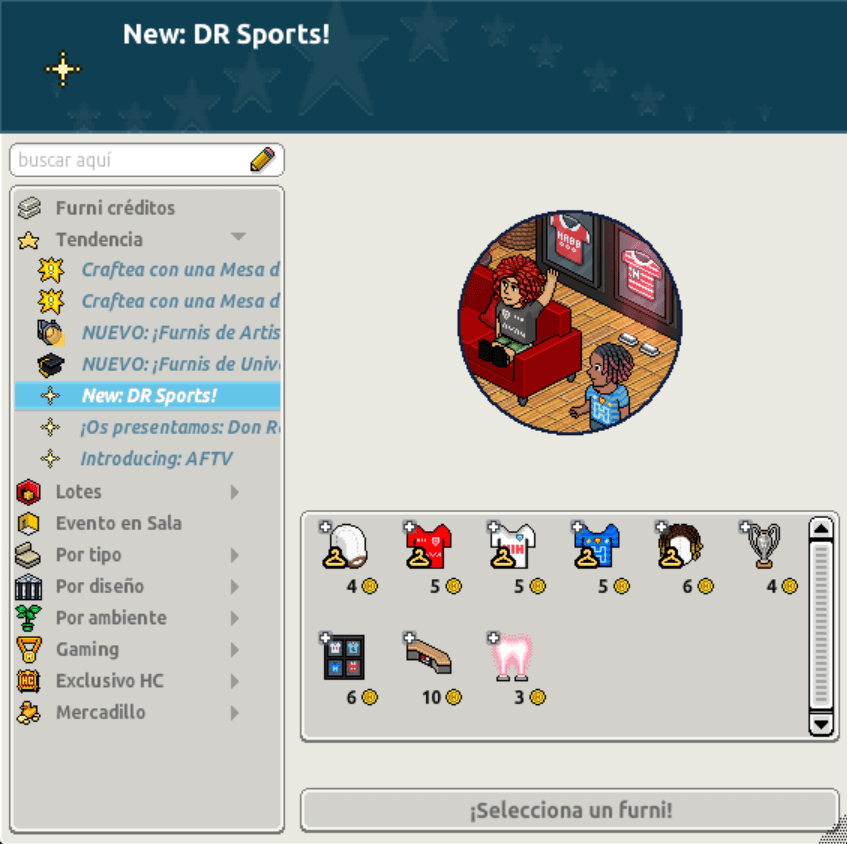Expand the Por diseño category
Image resolution: width=847 pixels, height=844 pixels.
[x=235, y=587]
